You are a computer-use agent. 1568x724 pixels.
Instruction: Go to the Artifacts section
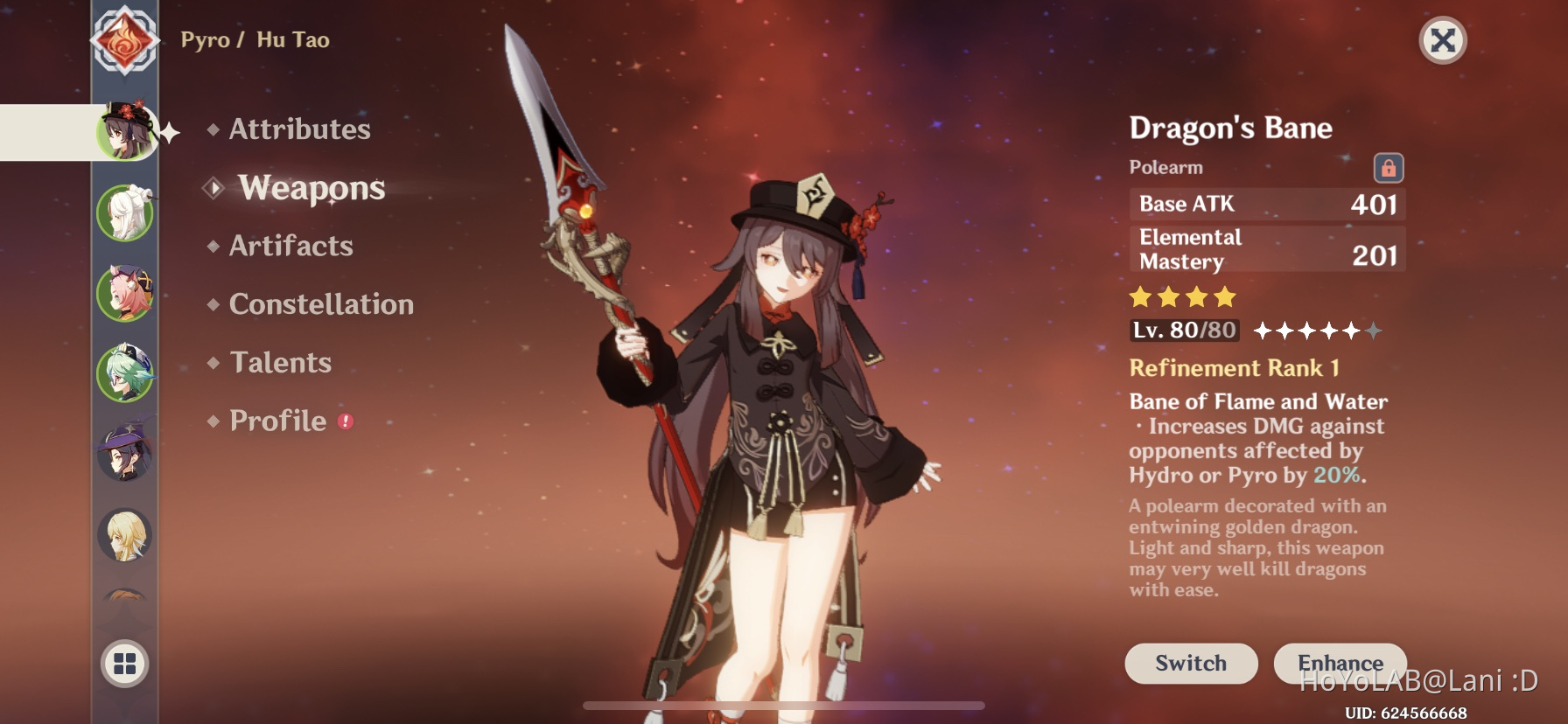290,246
